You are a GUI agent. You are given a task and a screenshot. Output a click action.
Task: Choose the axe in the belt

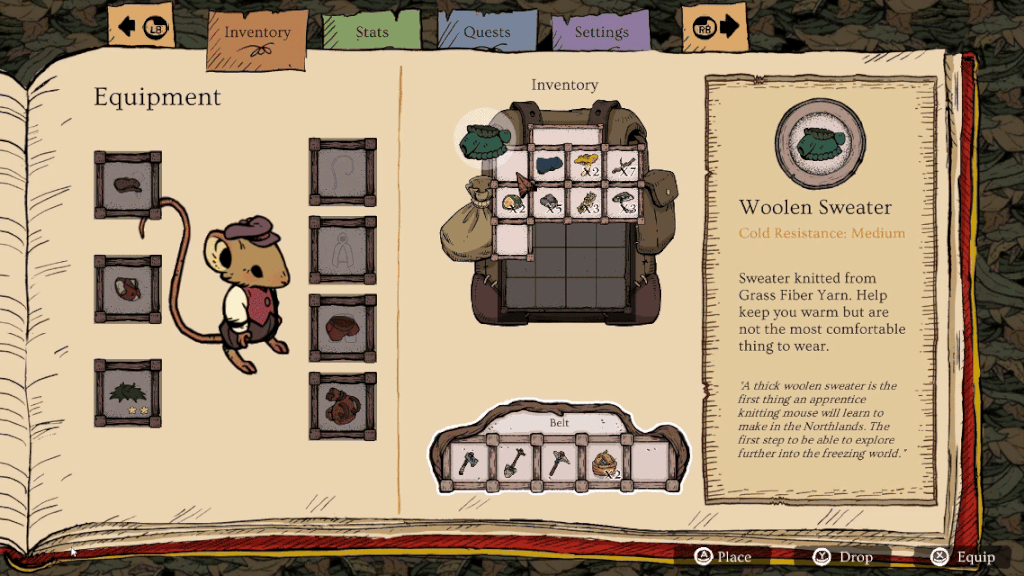pos(467,462)
